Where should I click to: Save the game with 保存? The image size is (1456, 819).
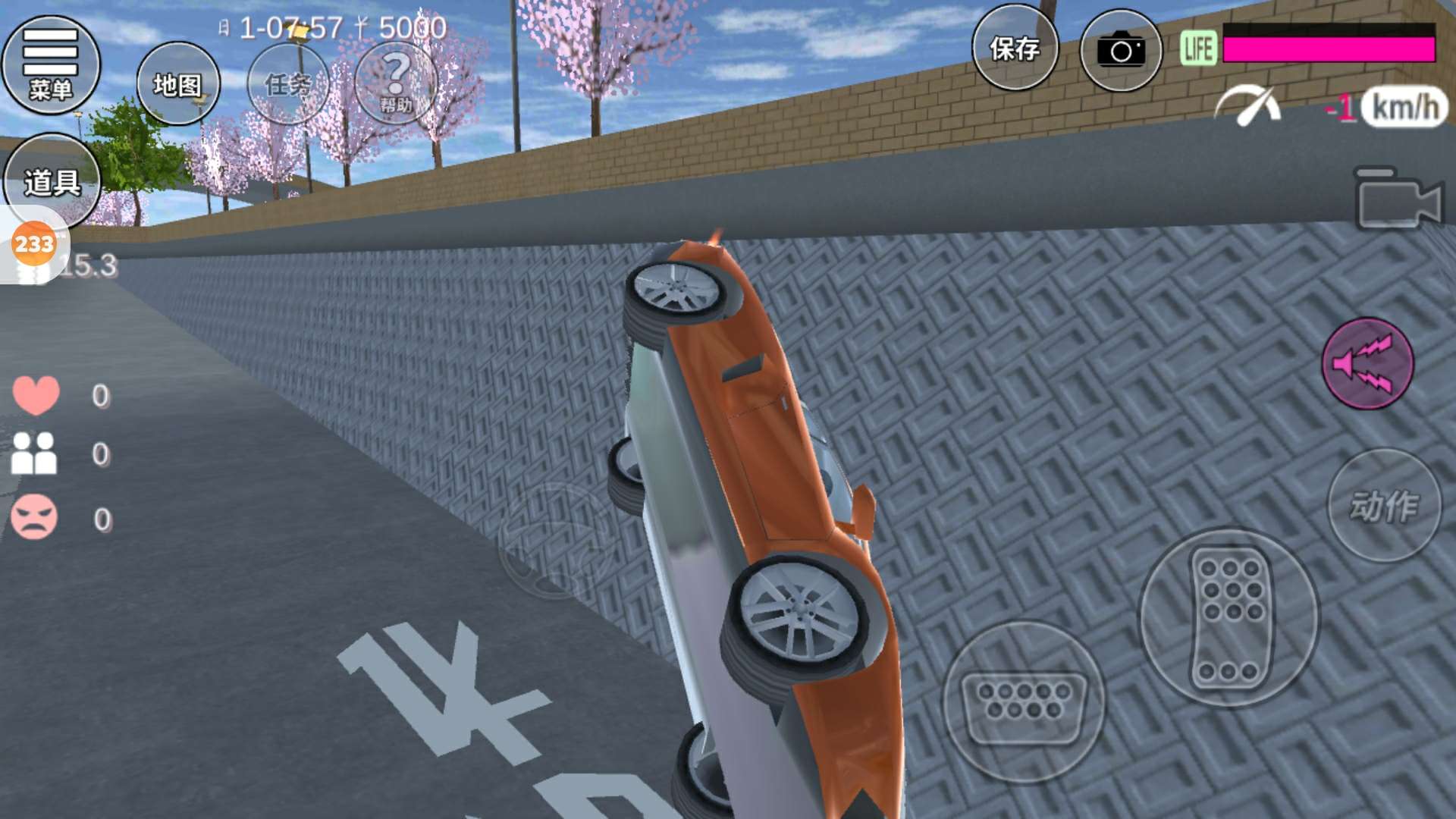click(x=1015, y=49)
